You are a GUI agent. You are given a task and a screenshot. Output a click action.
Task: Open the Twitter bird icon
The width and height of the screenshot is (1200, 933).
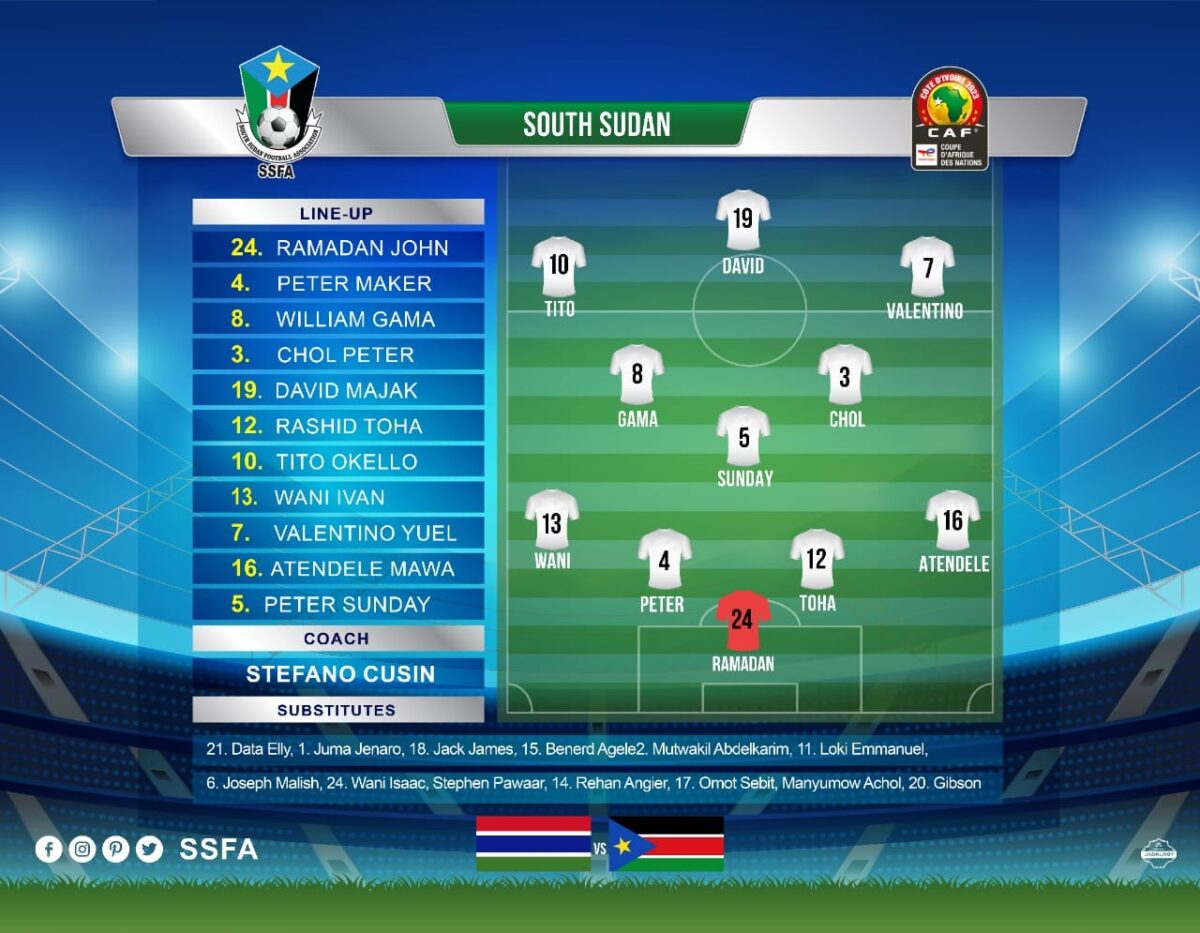pos(150,850)
